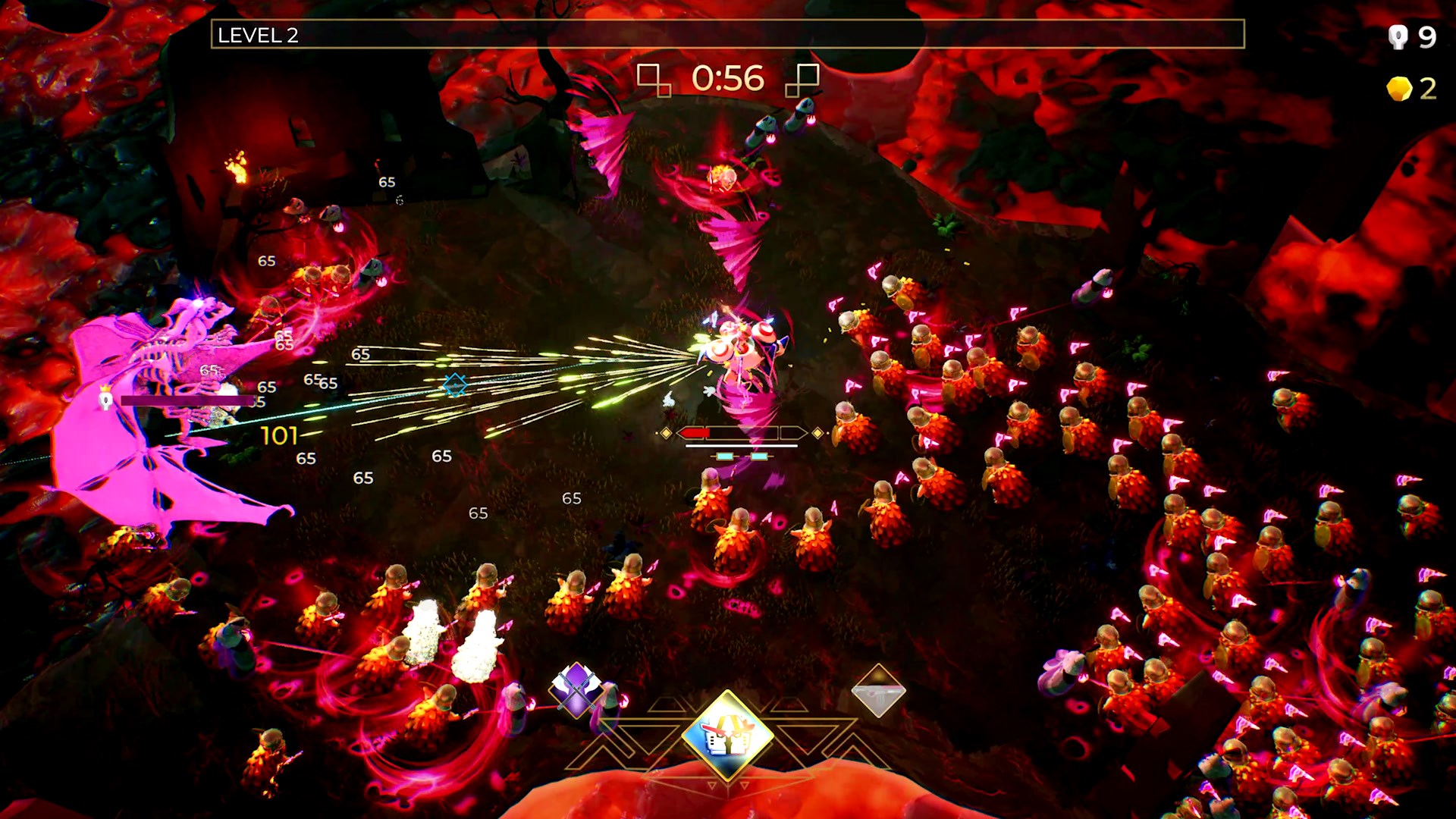Toggle the gold diamond on the player healthbar
The height and width of the screenshot is (819, 1456).
point(667,432)
